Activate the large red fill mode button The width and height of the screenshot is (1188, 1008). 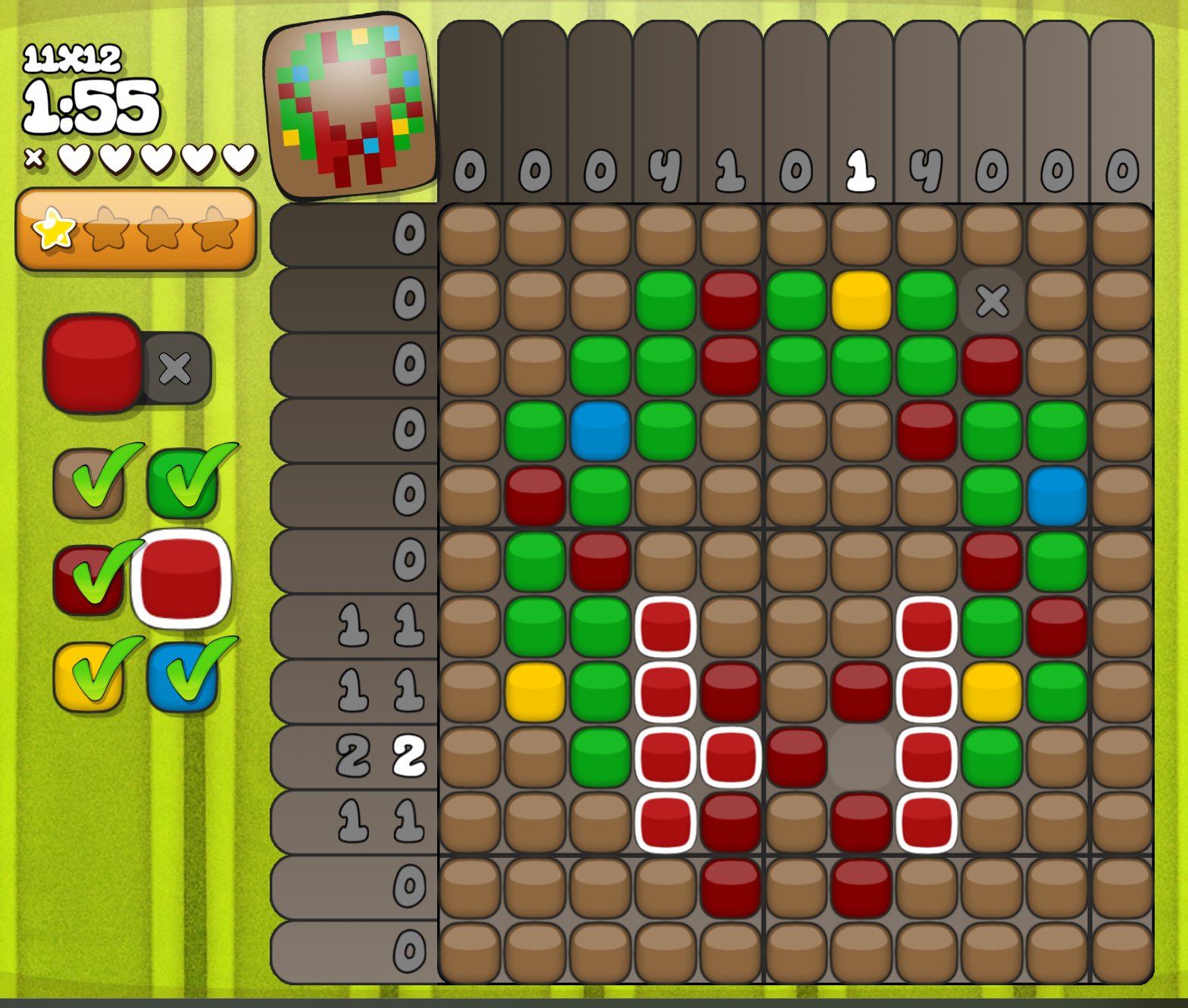point(93,363)
